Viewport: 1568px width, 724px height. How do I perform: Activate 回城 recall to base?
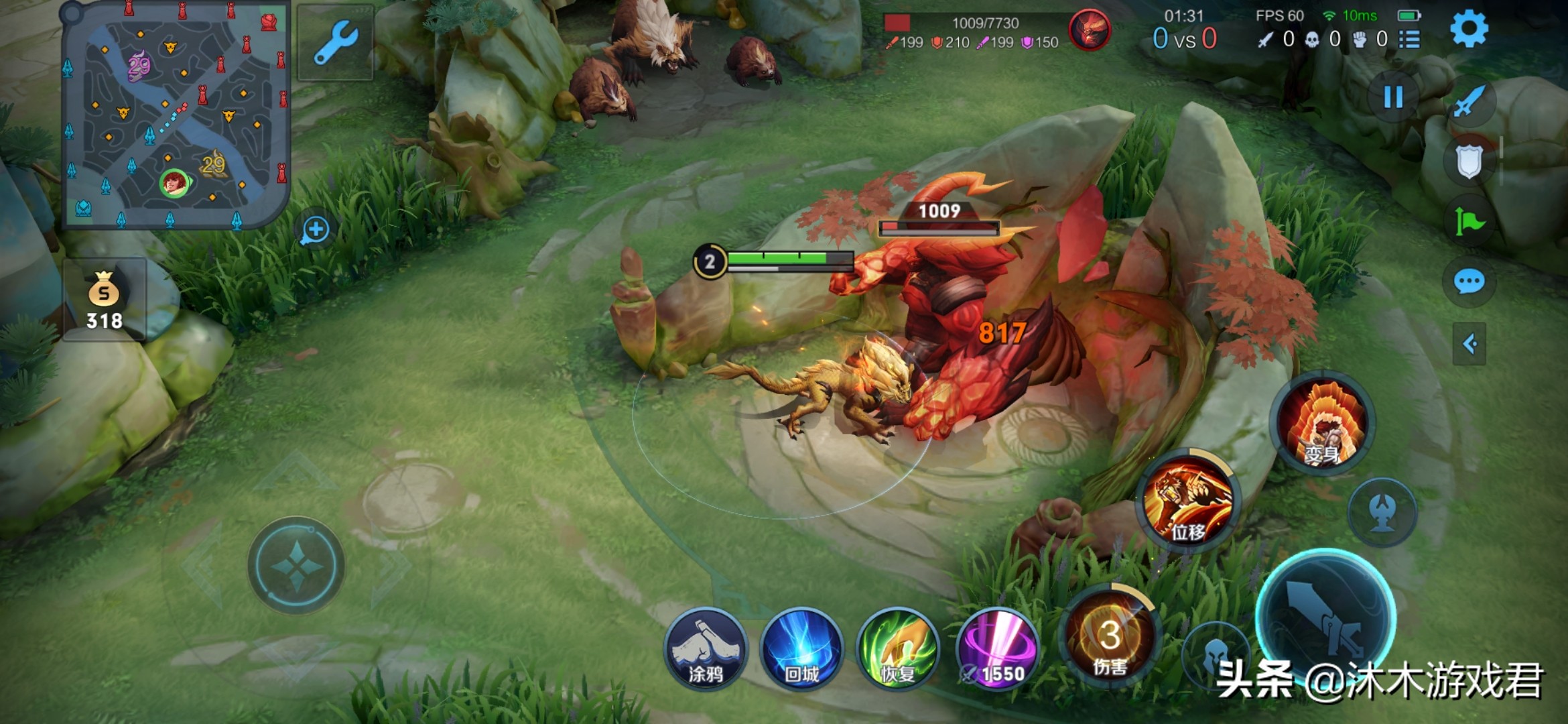(801, 650)
